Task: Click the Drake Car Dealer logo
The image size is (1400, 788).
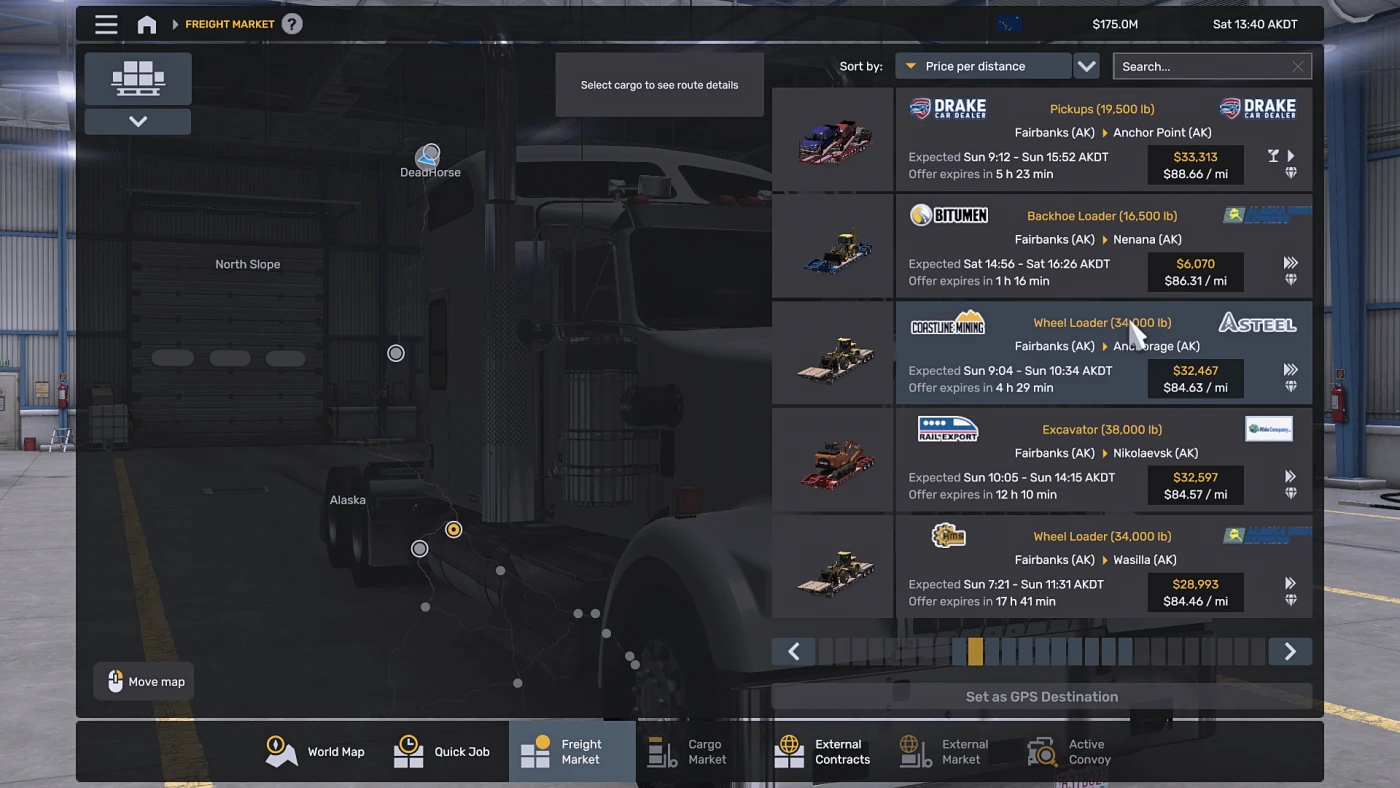Action: tap(946, 108)
